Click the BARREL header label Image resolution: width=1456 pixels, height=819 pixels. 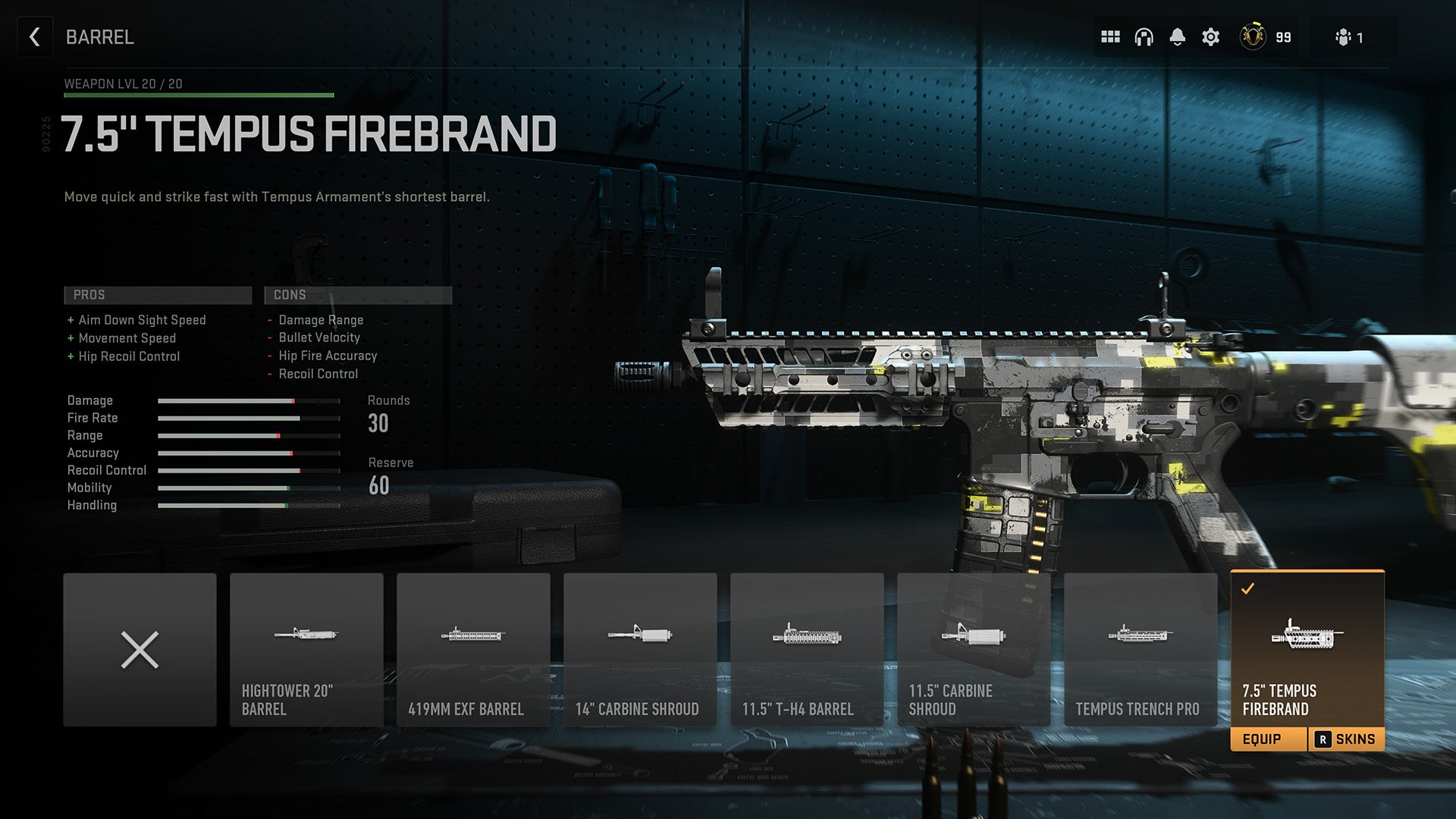(x=99, y=36)
